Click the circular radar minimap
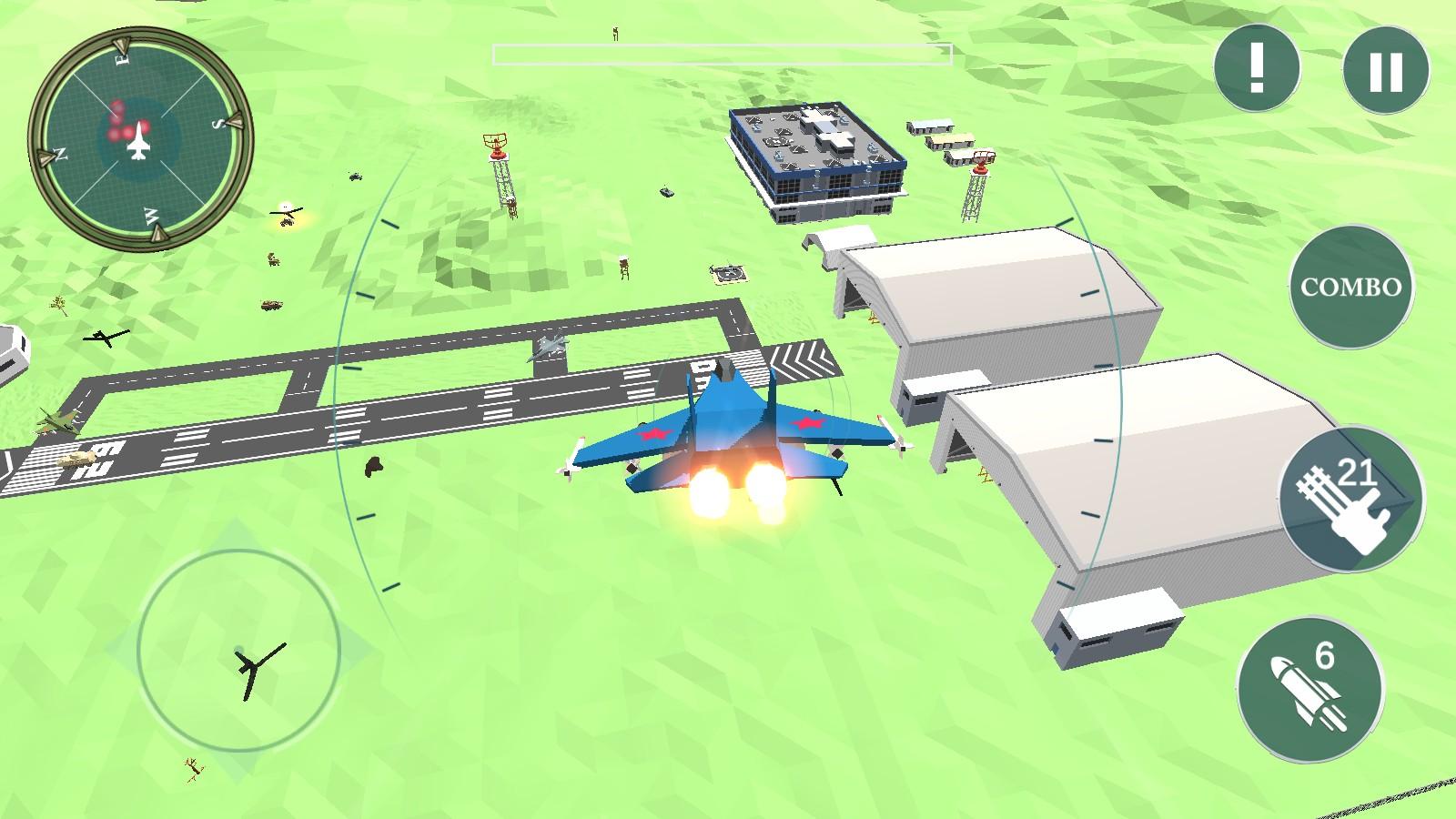The image size is (1456, 819). click(x=139, y=139)
